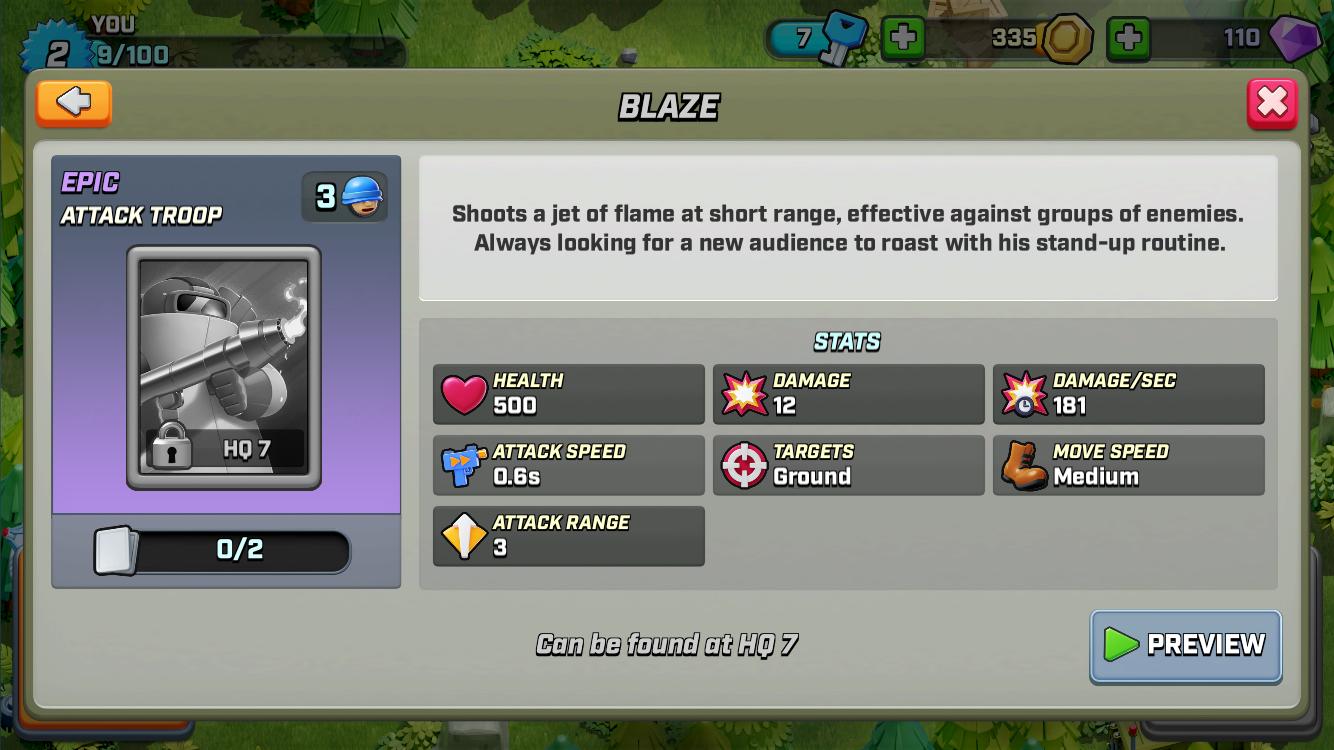Image resolution: width=1334 pixels, height=750 pixels.
Task: Go back using the orange arrow
Action: tap(73, 103)
